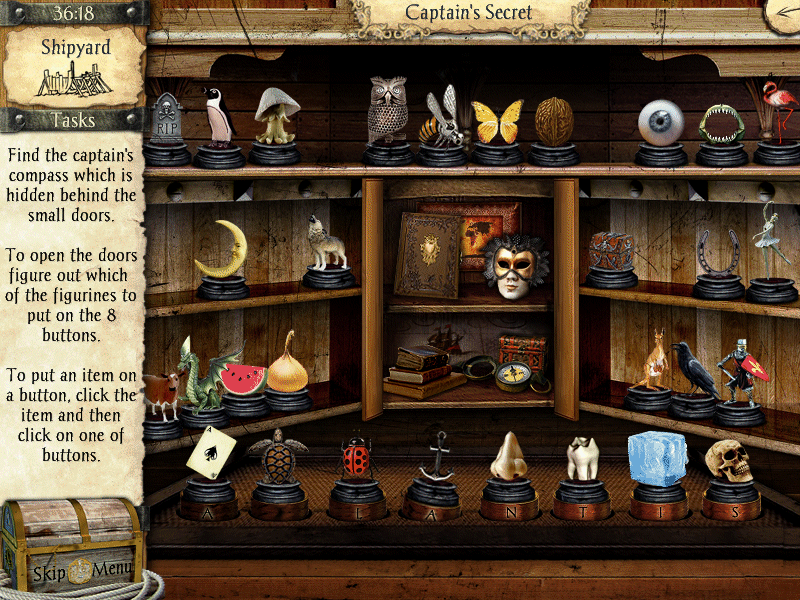Select the howling wolf figurine
800x600 pixels.
pos(326,243)
